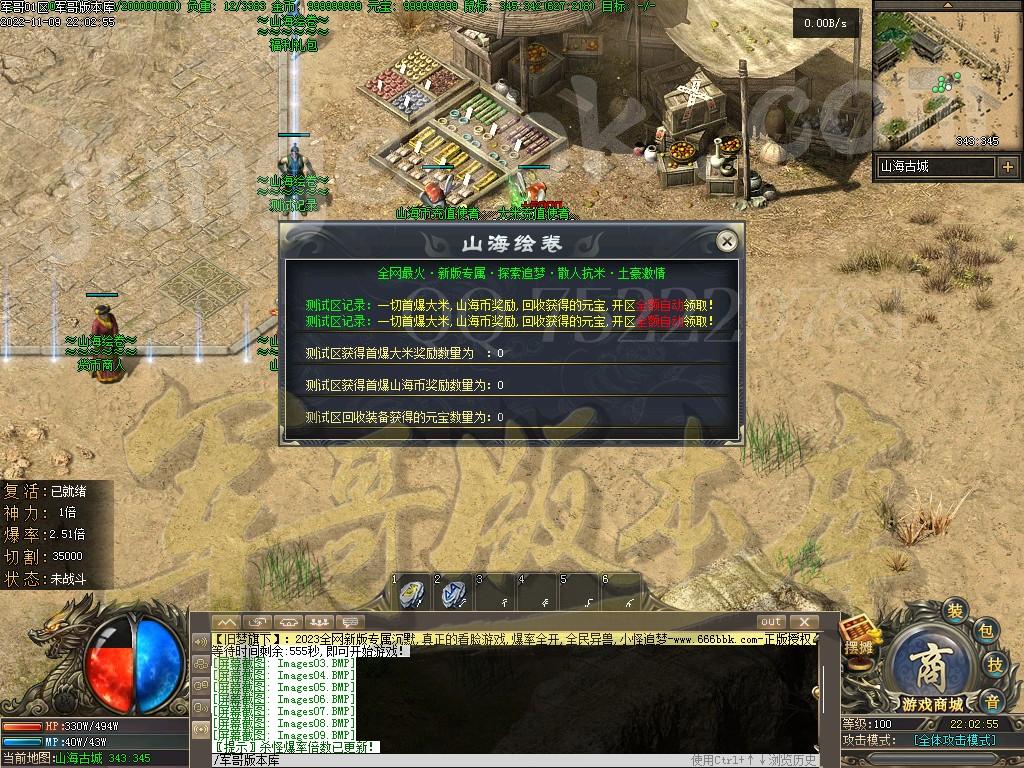The width and height of the screenshot is (1024, 768).
Task: Select the item in hotbar slot 1
Action: [x=410, y=594]
